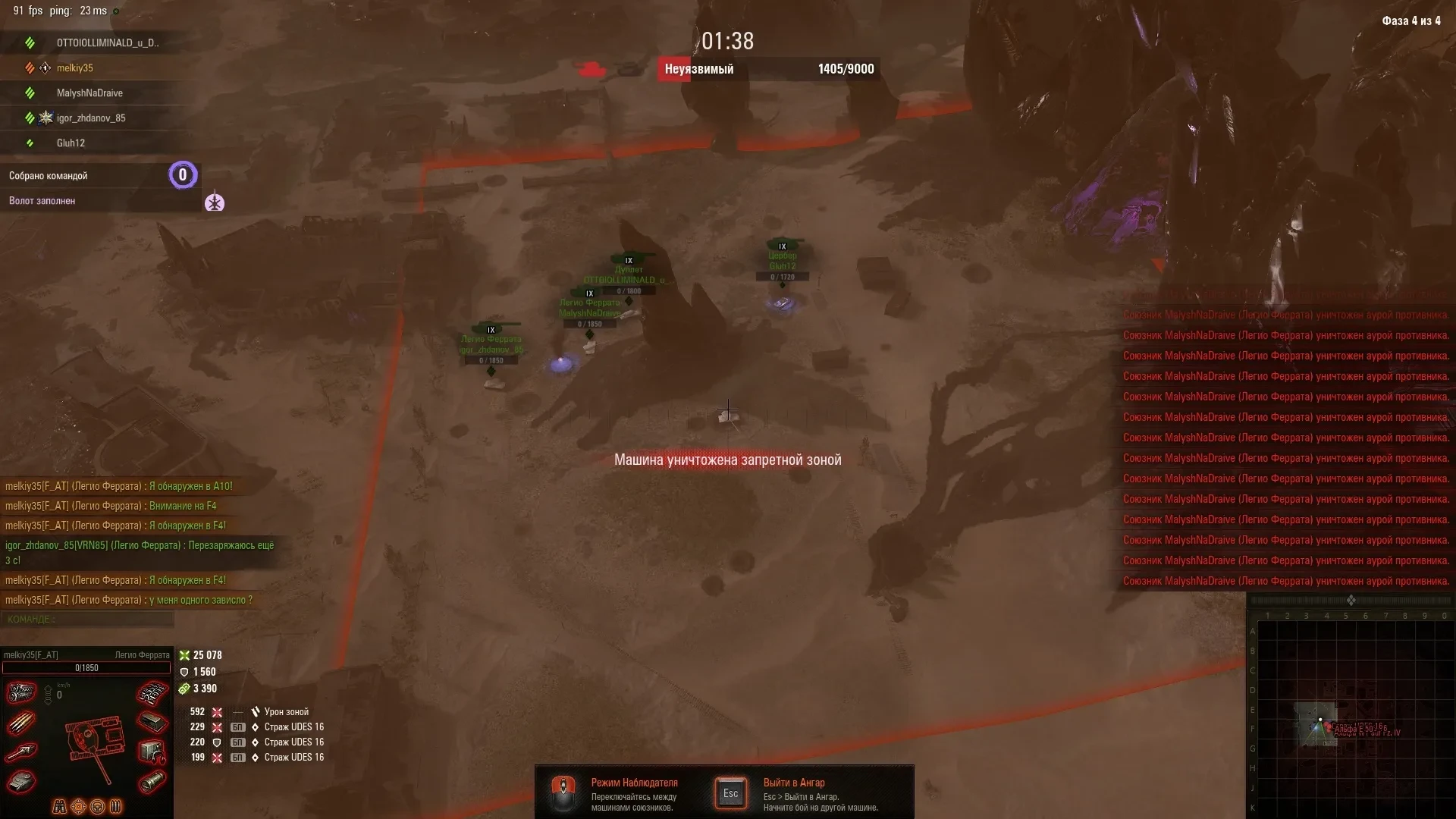Select Gluh12 in the team list
This screenshot has width=1456, height=819.
71,143
